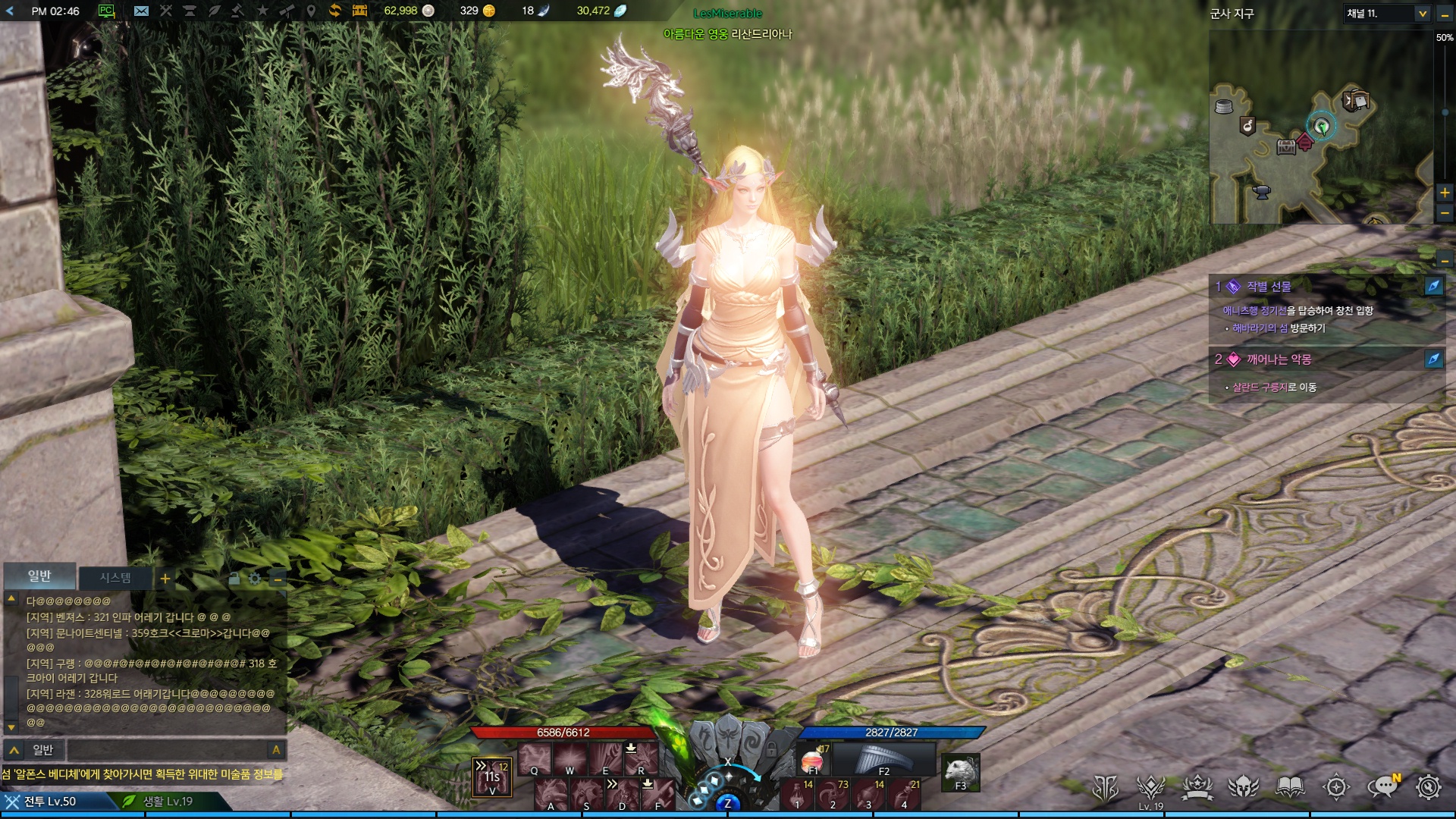Activate the skill bound to Q

(535, 759)
